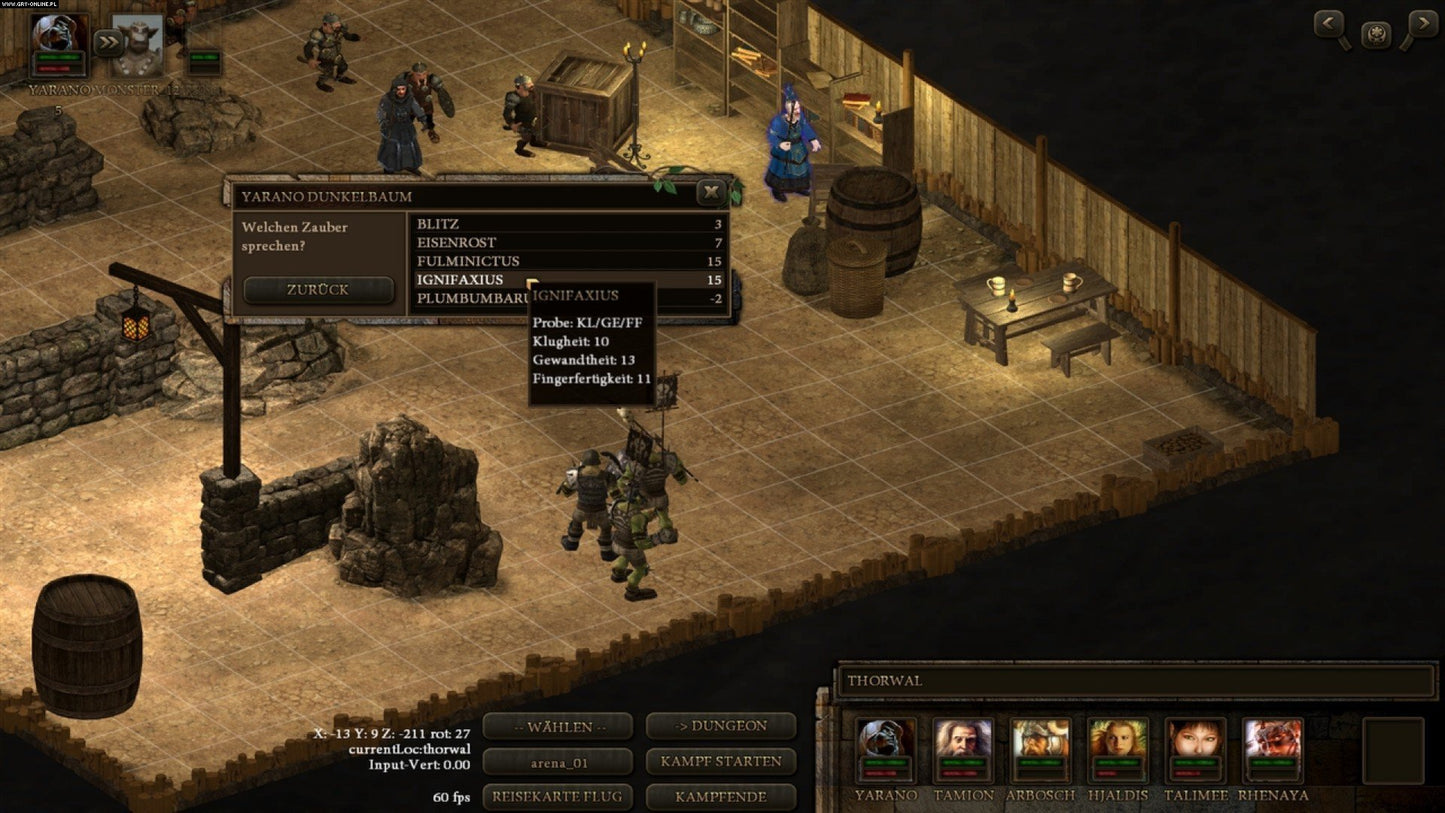
Task: Select Yarano's portrait in the party bar
Action: pyautogui.click(x=885, y=747)
